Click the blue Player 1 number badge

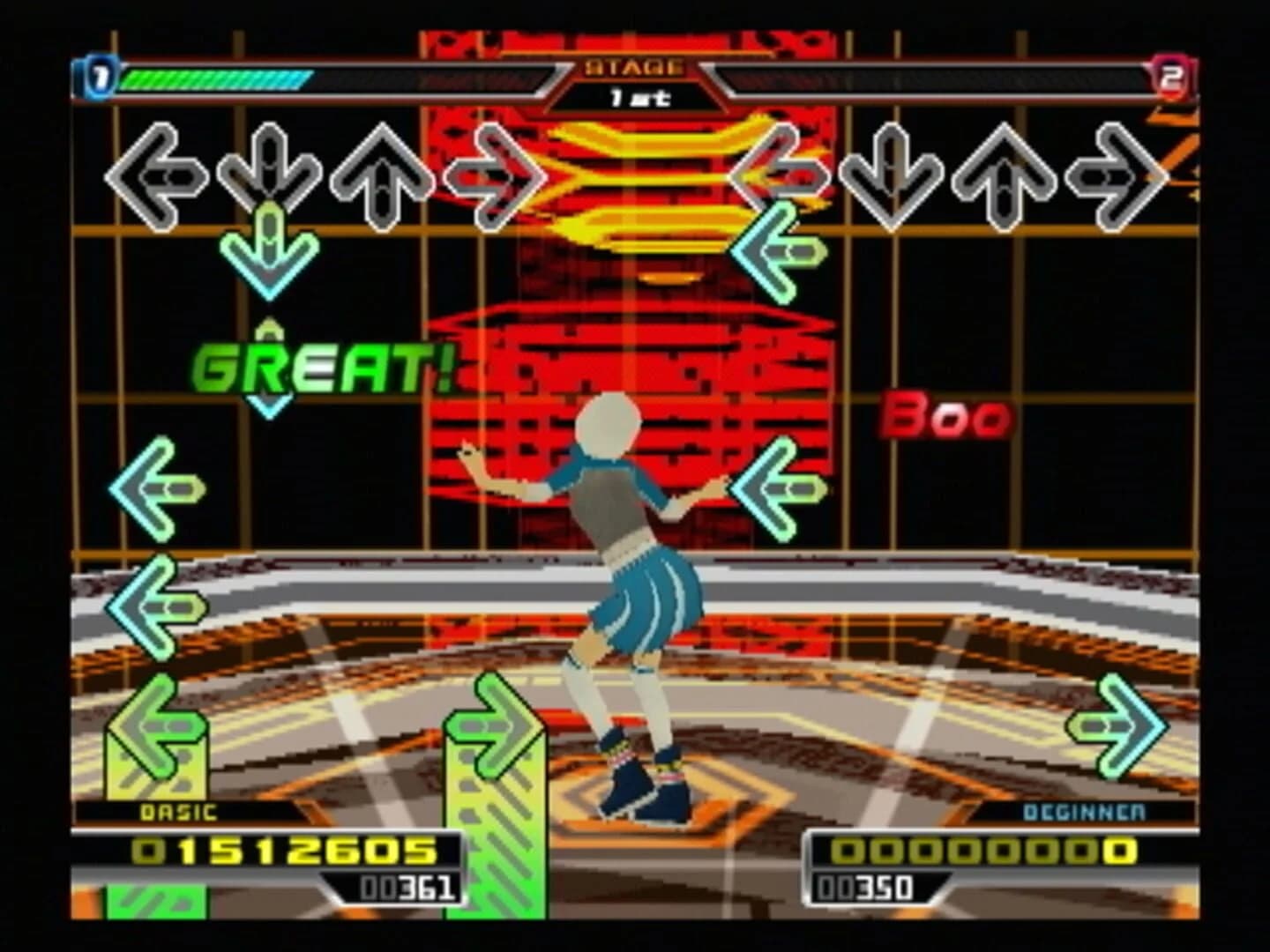[100, 75]
